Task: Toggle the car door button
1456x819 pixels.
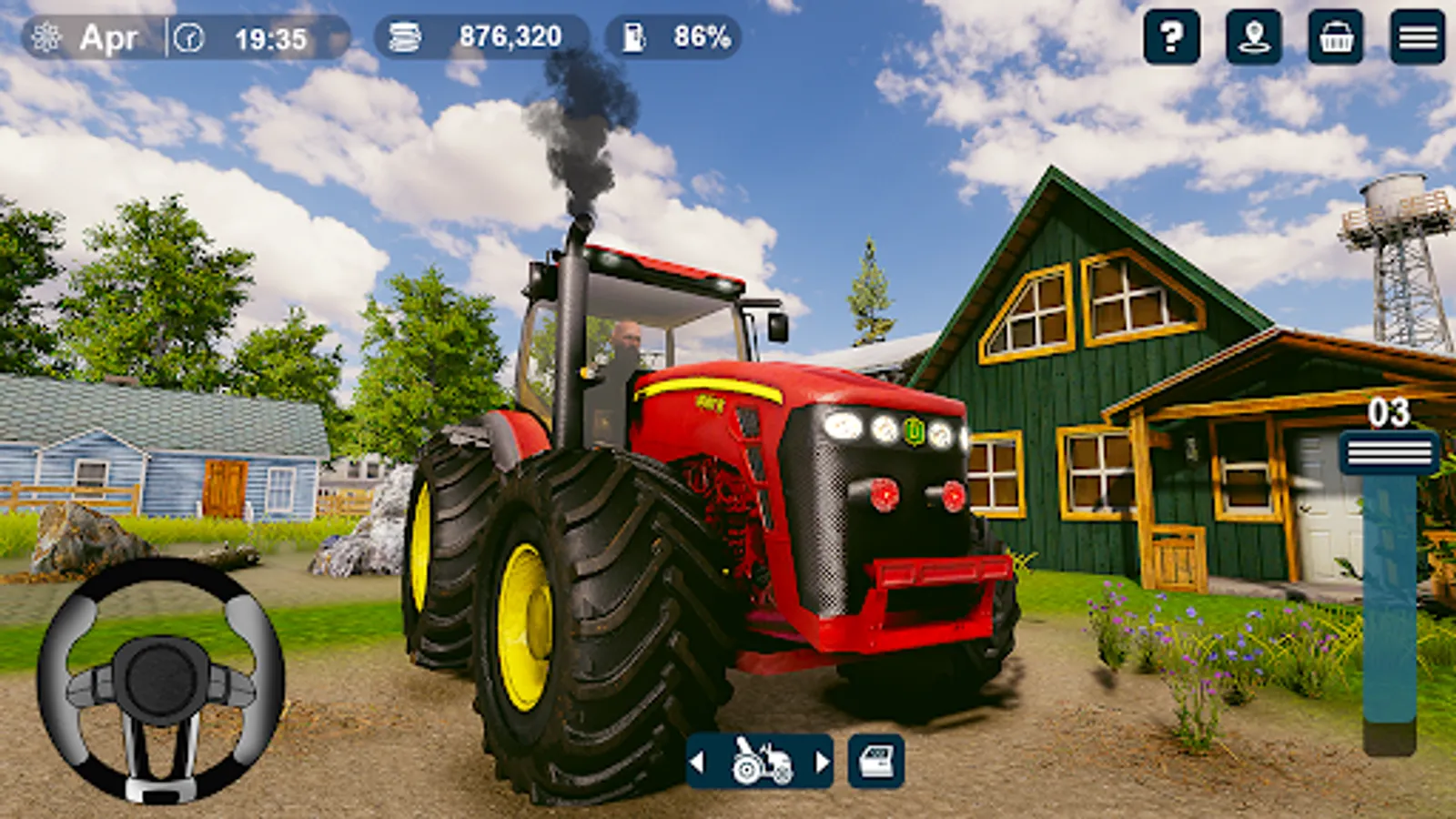Action: pos(876,761)
